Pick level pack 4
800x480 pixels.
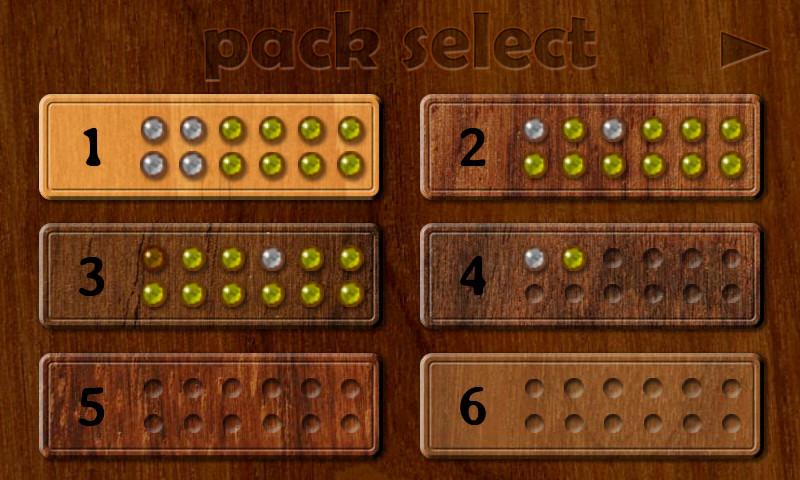[x=590, y=276]
